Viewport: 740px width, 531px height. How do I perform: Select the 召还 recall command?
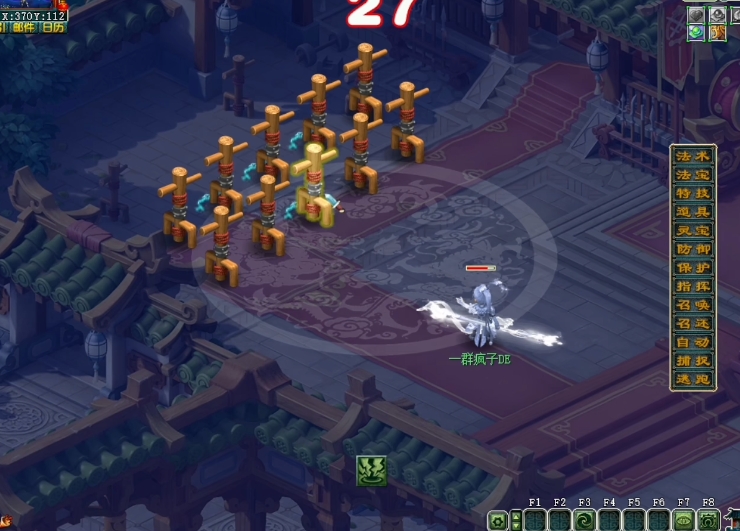tap(693, 324)
